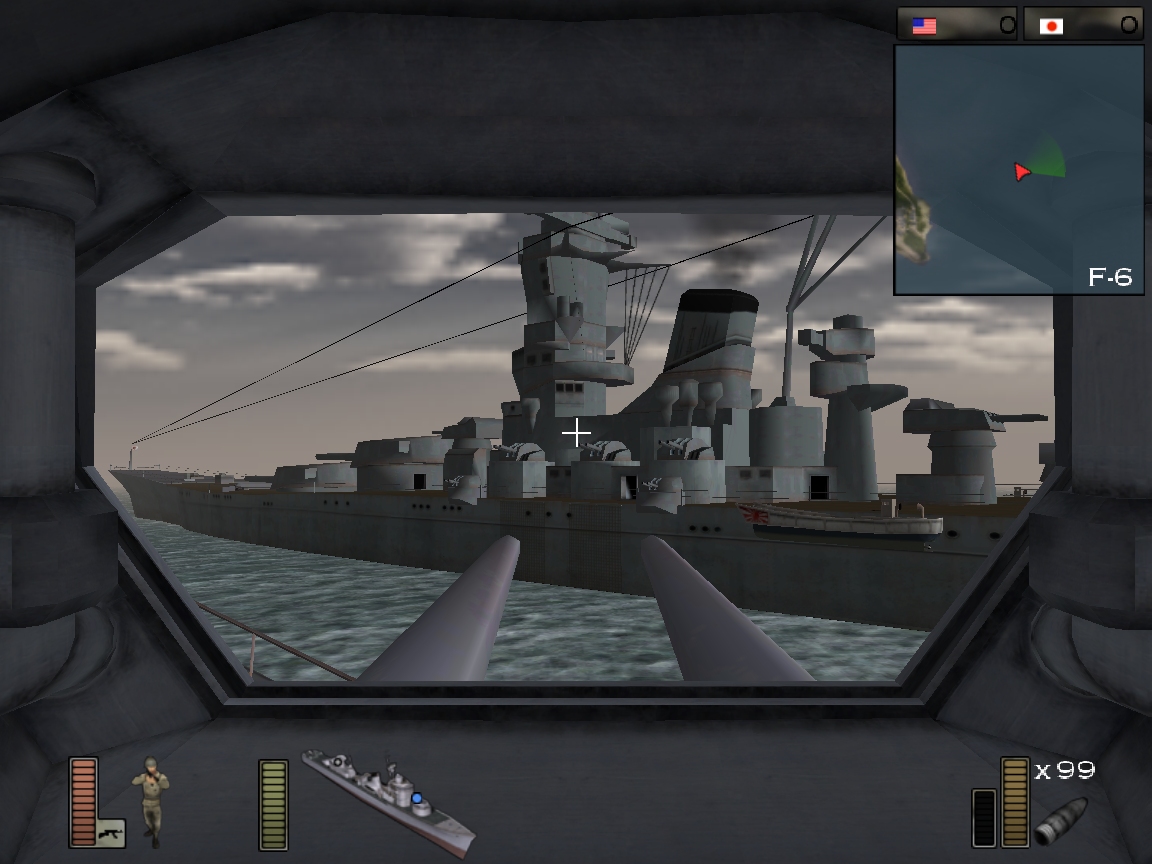Click the United States team flag
This screenshot has height=864, width=1152.
click(x=925, y=26)
